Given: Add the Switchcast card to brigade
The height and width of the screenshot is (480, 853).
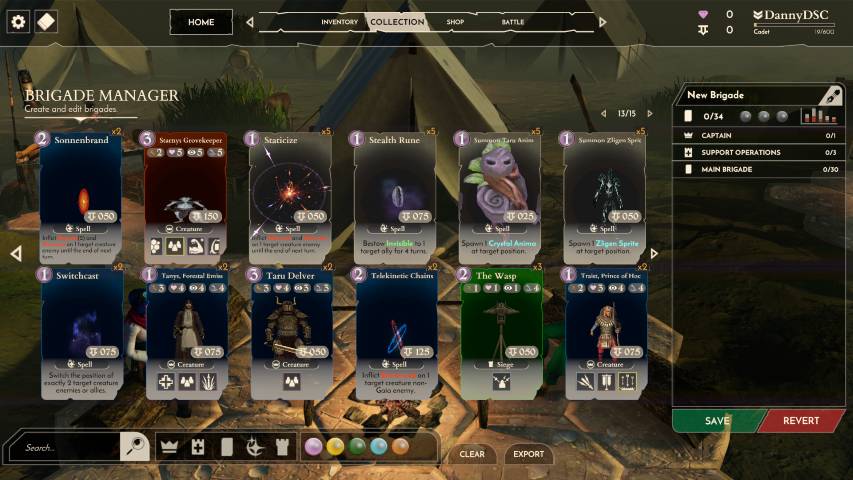Looking at the screenshot, I should coord(82,332).
